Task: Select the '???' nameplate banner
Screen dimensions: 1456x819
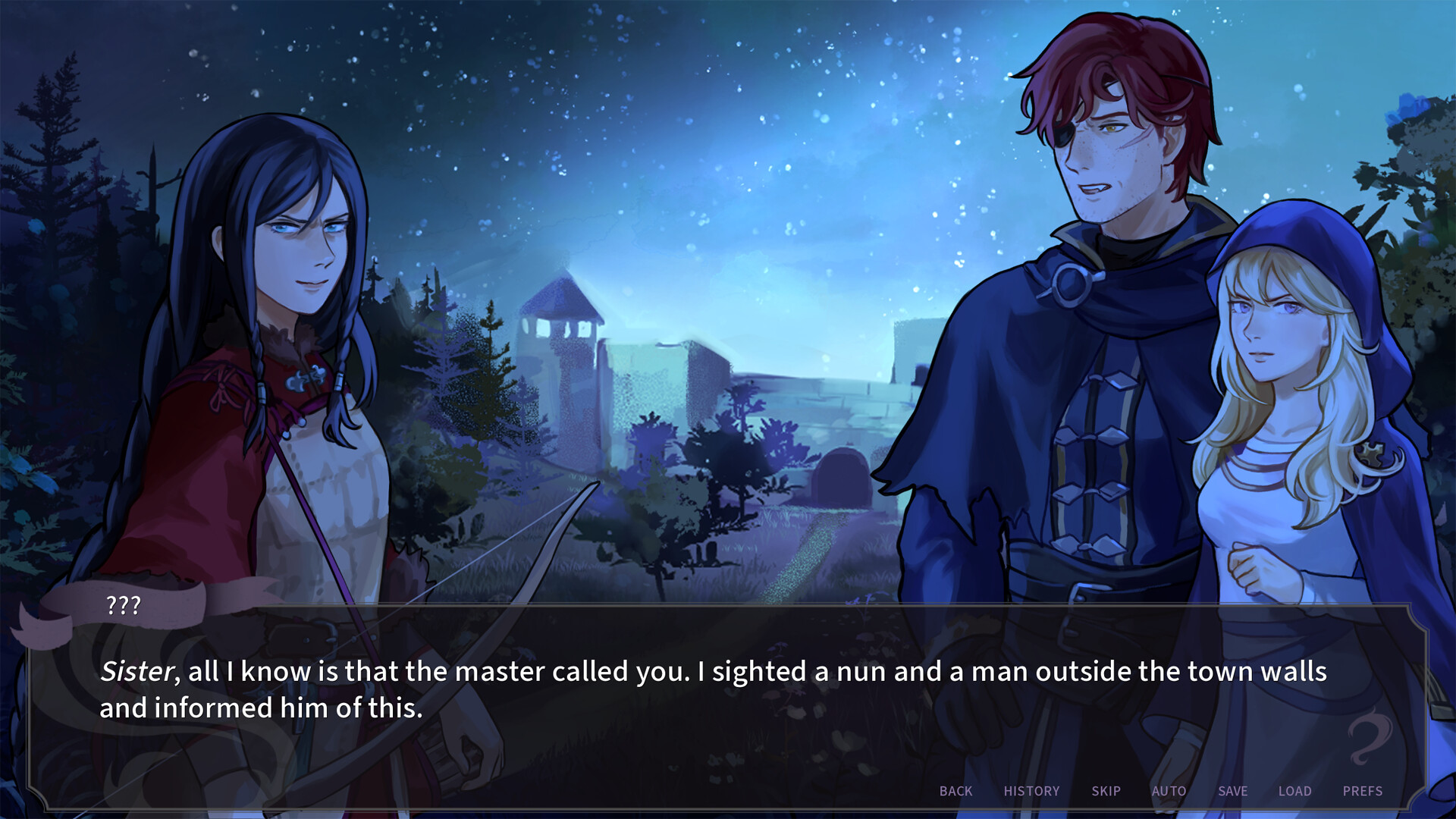Action: pos(124,605)
